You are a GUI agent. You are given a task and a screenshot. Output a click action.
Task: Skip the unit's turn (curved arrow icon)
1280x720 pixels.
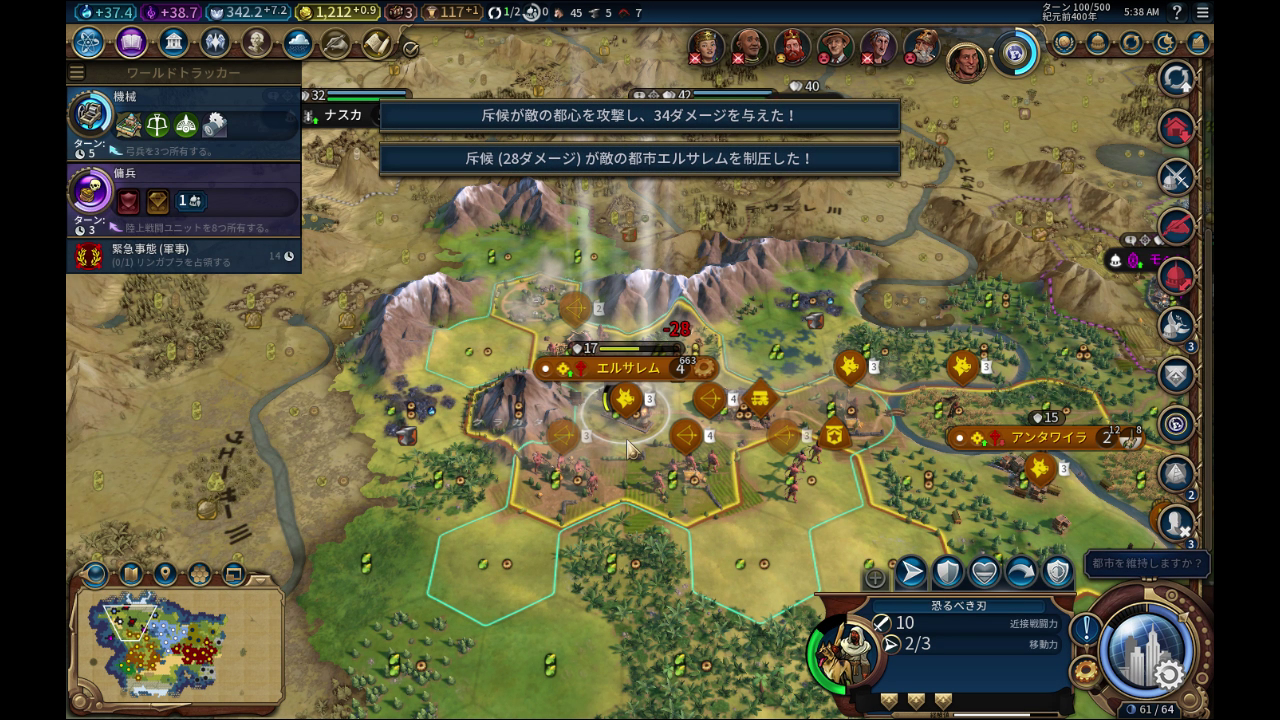tap(1021, 572)
